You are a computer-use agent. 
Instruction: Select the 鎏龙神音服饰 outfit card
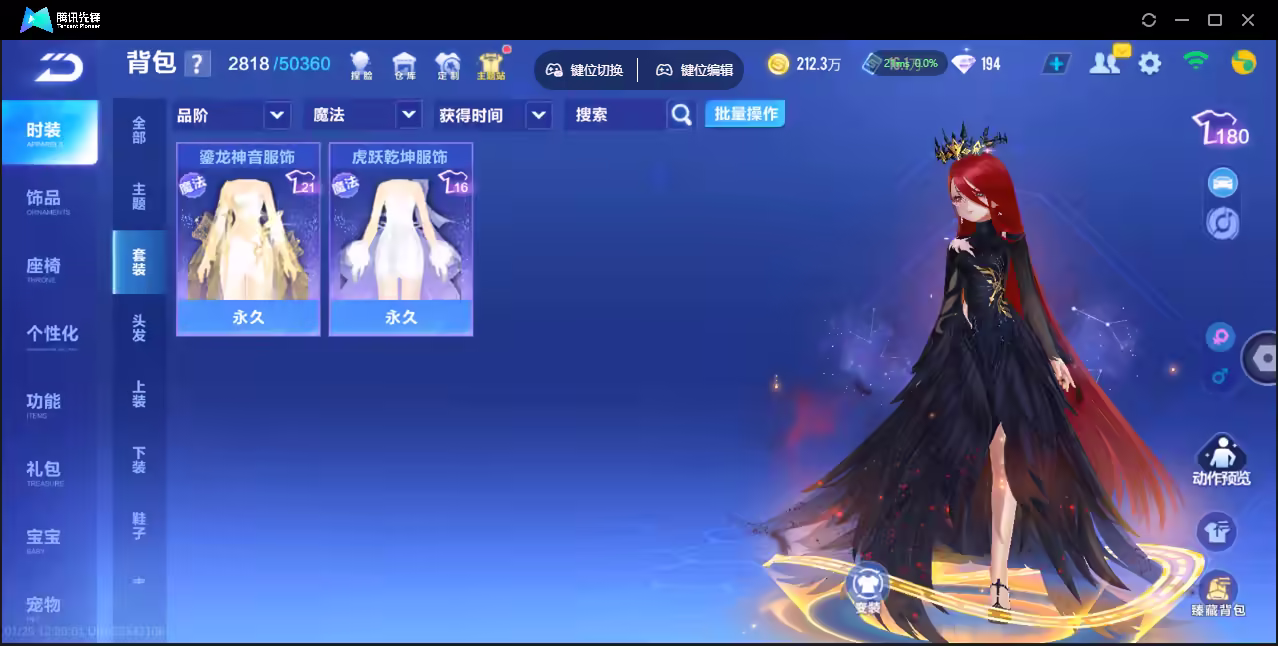point(248,238)
